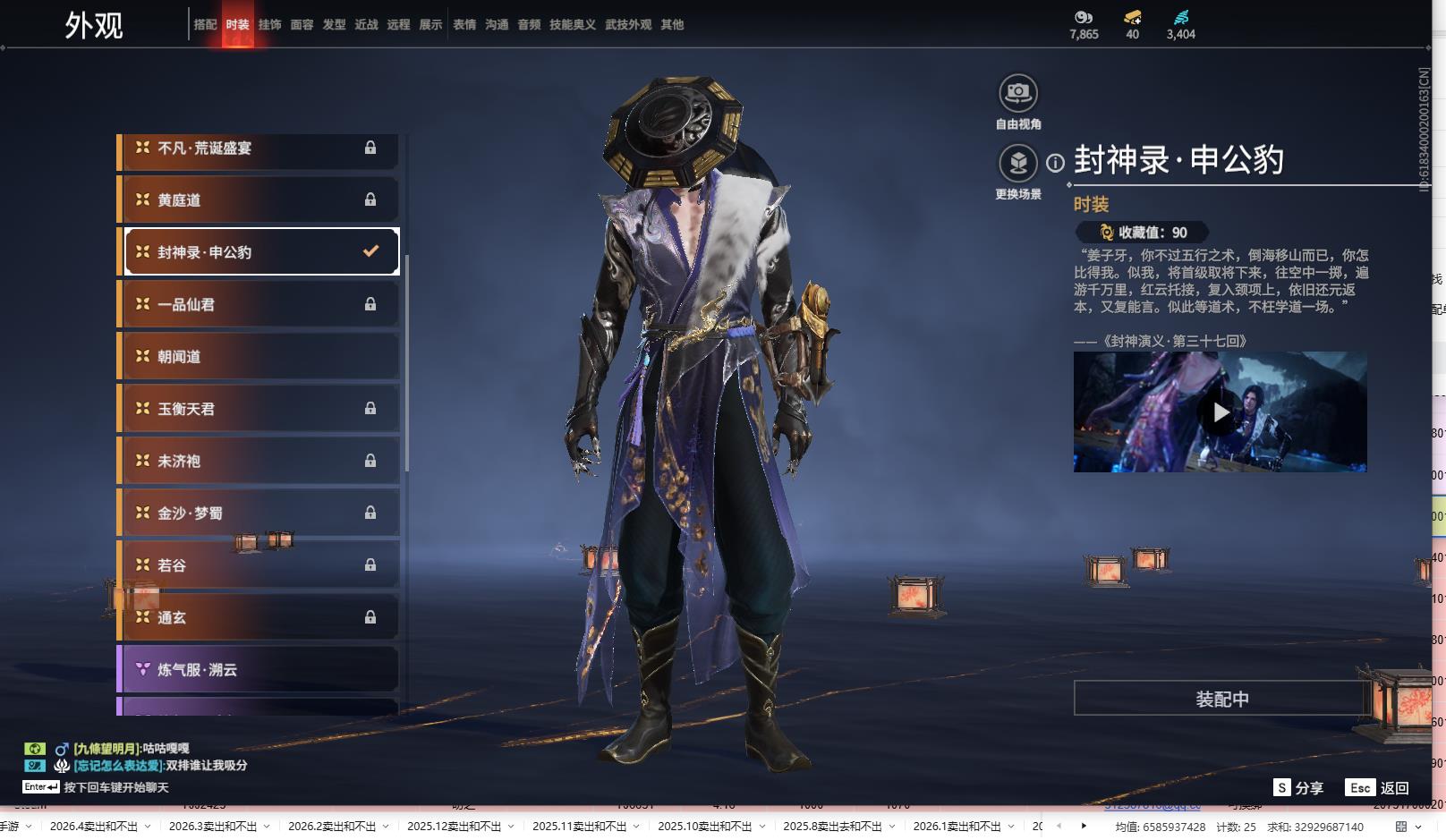Go to the 发型 tab
This screenshot has height=840, width=1446.
tap(334, 25)
